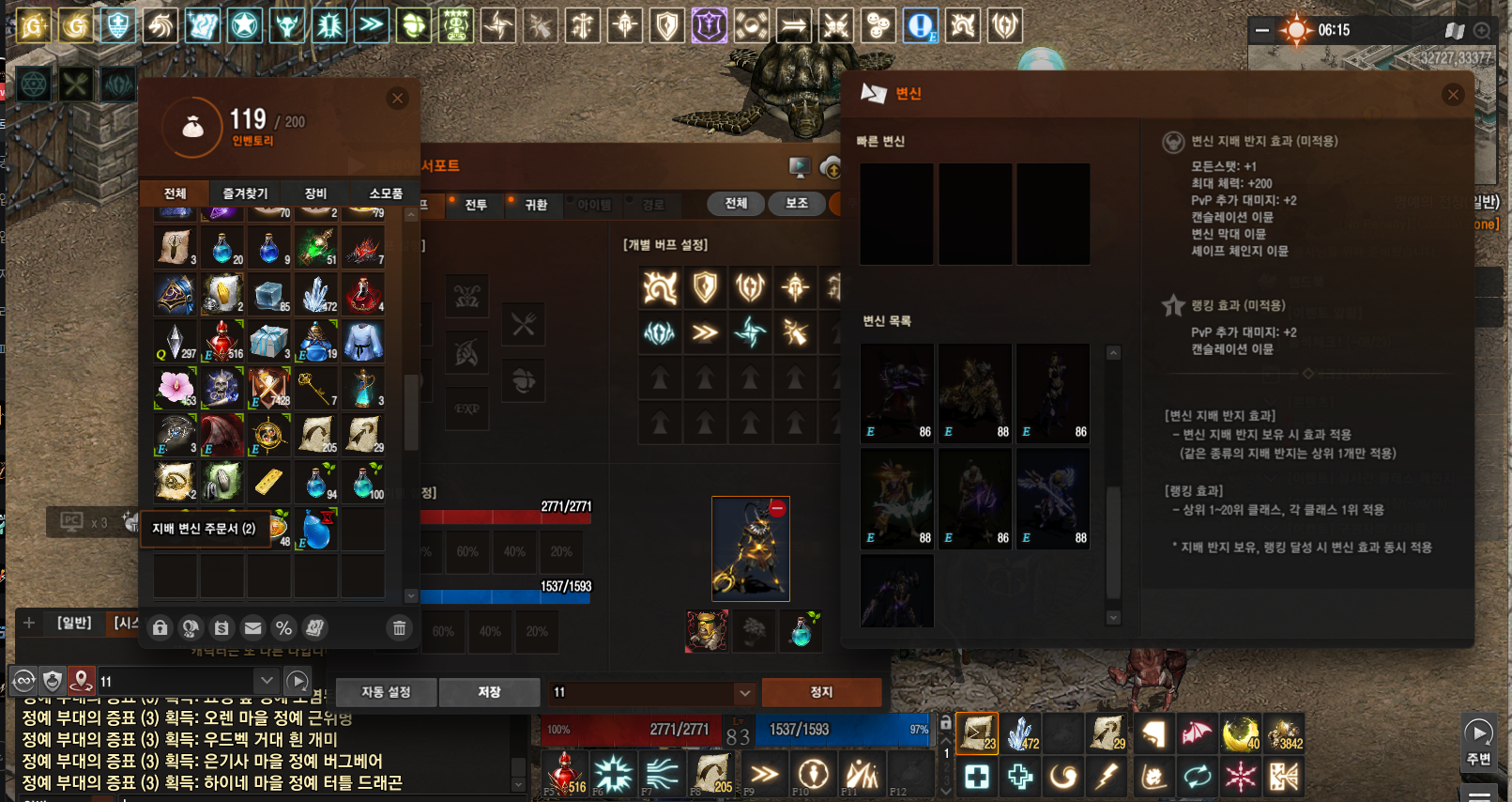Switch to the 즐겨찾기 inventory tab
The height and width of the screenshot is (802, 1512).
(x=245, y=193)
